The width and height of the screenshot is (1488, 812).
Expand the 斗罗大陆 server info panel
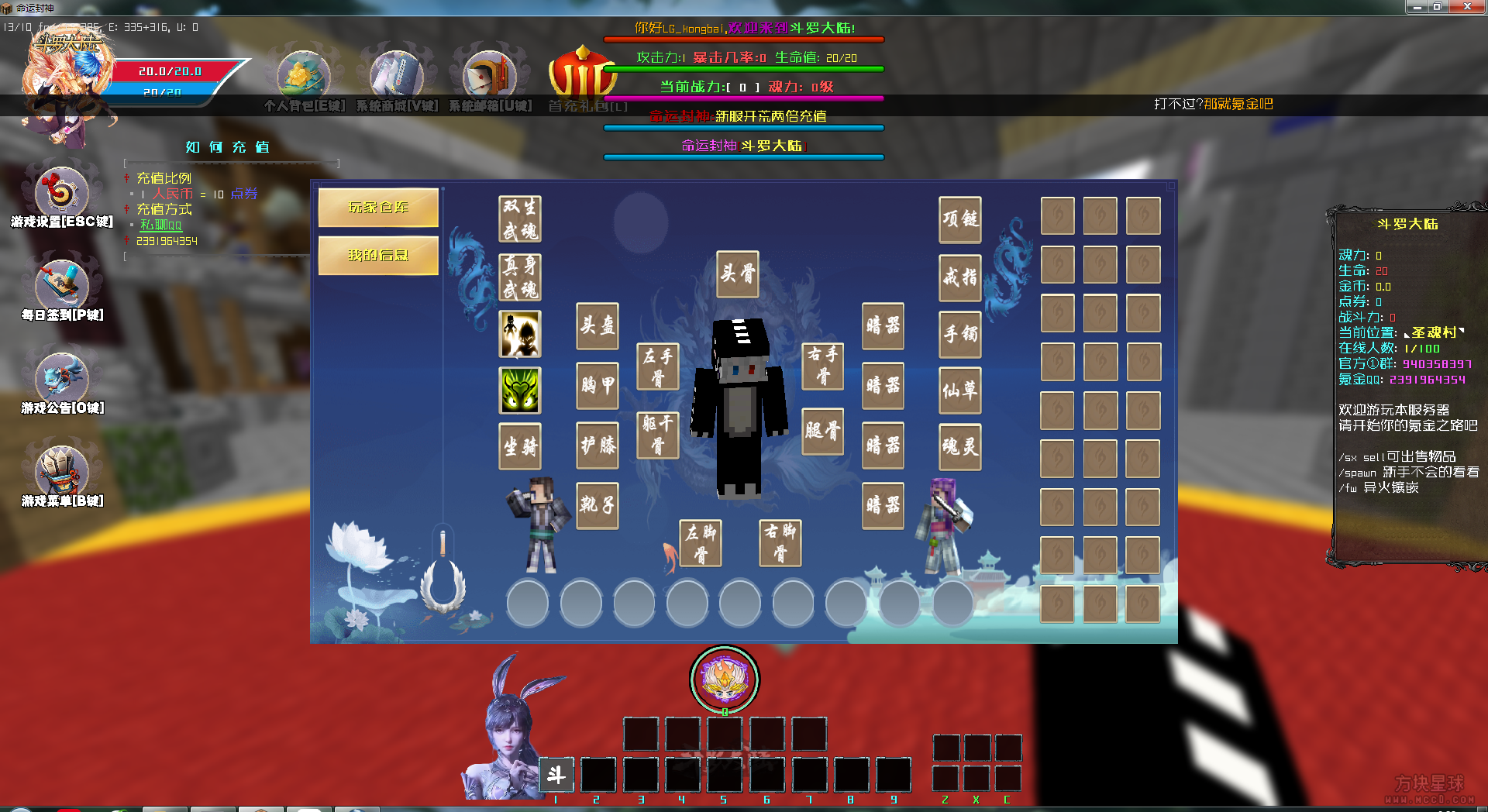(x=1410, y=225)
